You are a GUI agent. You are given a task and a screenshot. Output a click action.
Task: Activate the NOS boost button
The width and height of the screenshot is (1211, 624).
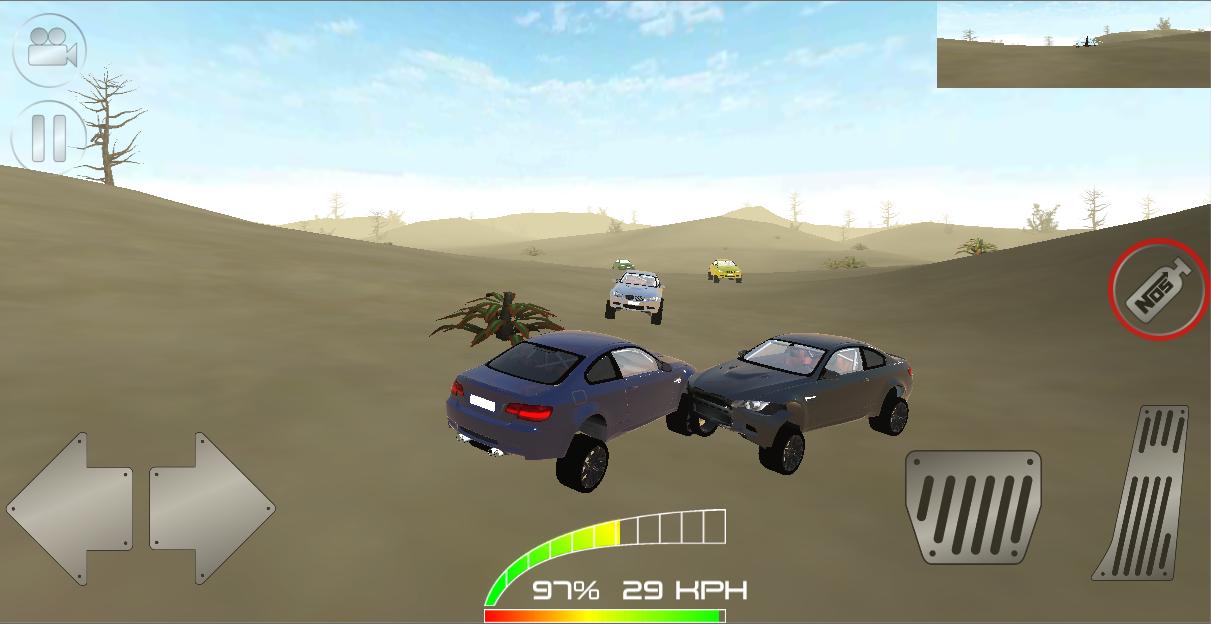[x=1159, y=290]
